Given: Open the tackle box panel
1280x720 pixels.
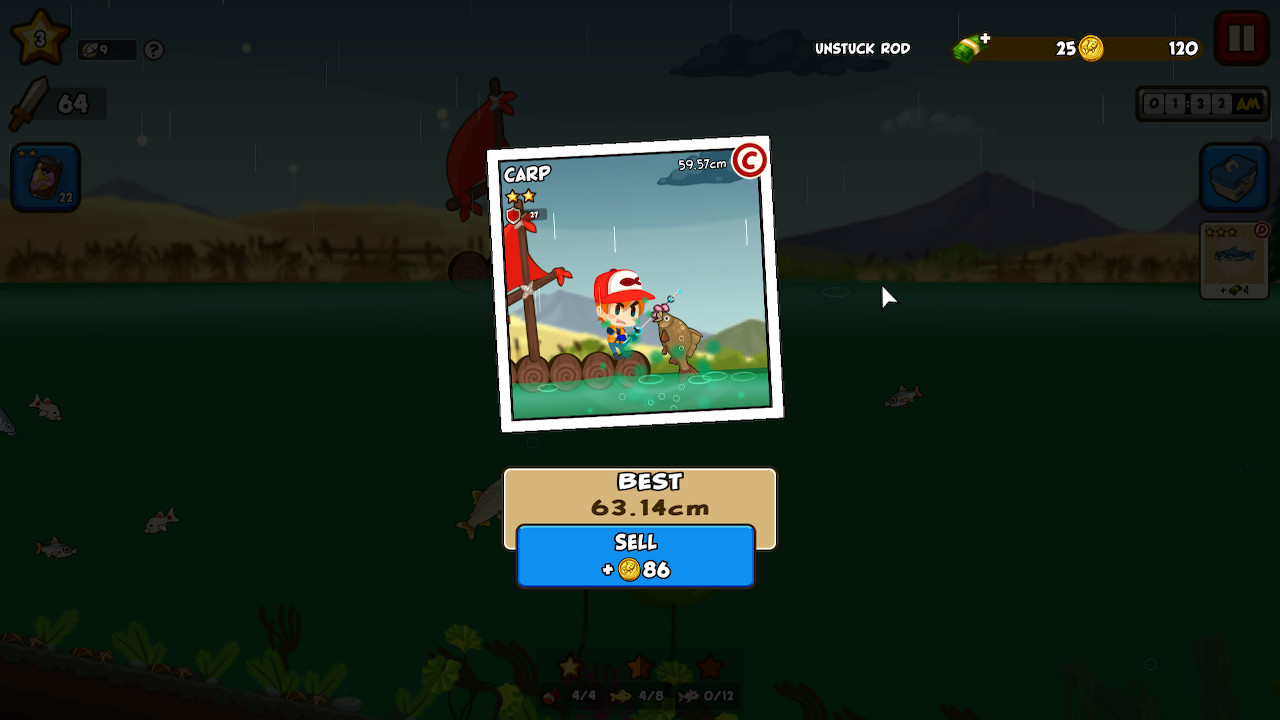Looking at the screenshot, I should [x=1234, y=177].
